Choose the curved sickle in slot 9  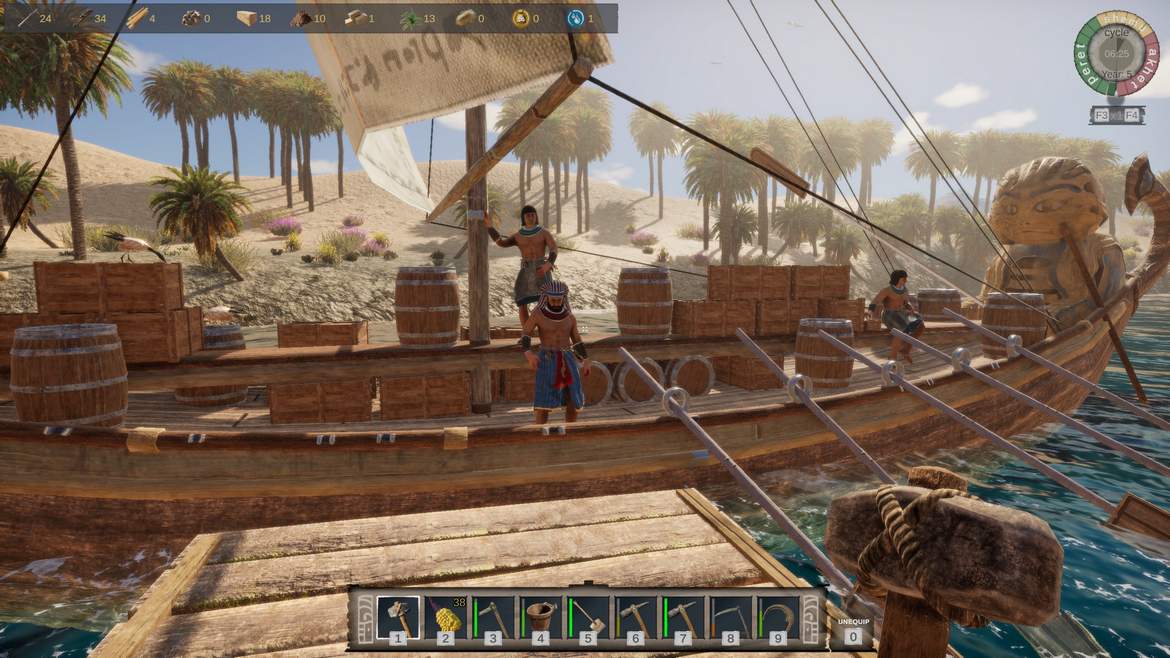click(778, 617)
